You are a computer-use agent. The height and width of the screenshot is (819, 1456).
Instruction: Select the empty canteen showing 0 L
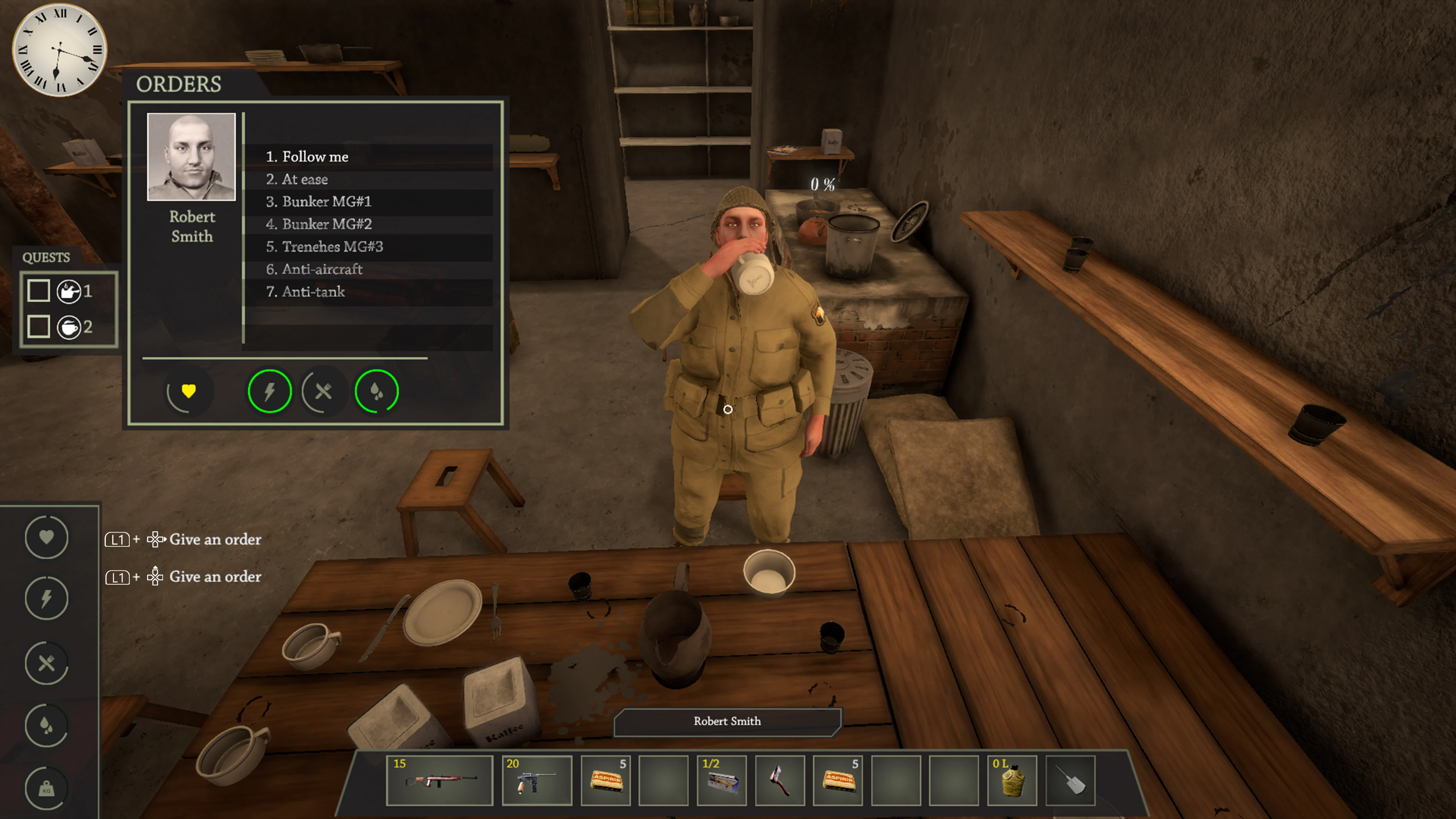[1012, 780]
